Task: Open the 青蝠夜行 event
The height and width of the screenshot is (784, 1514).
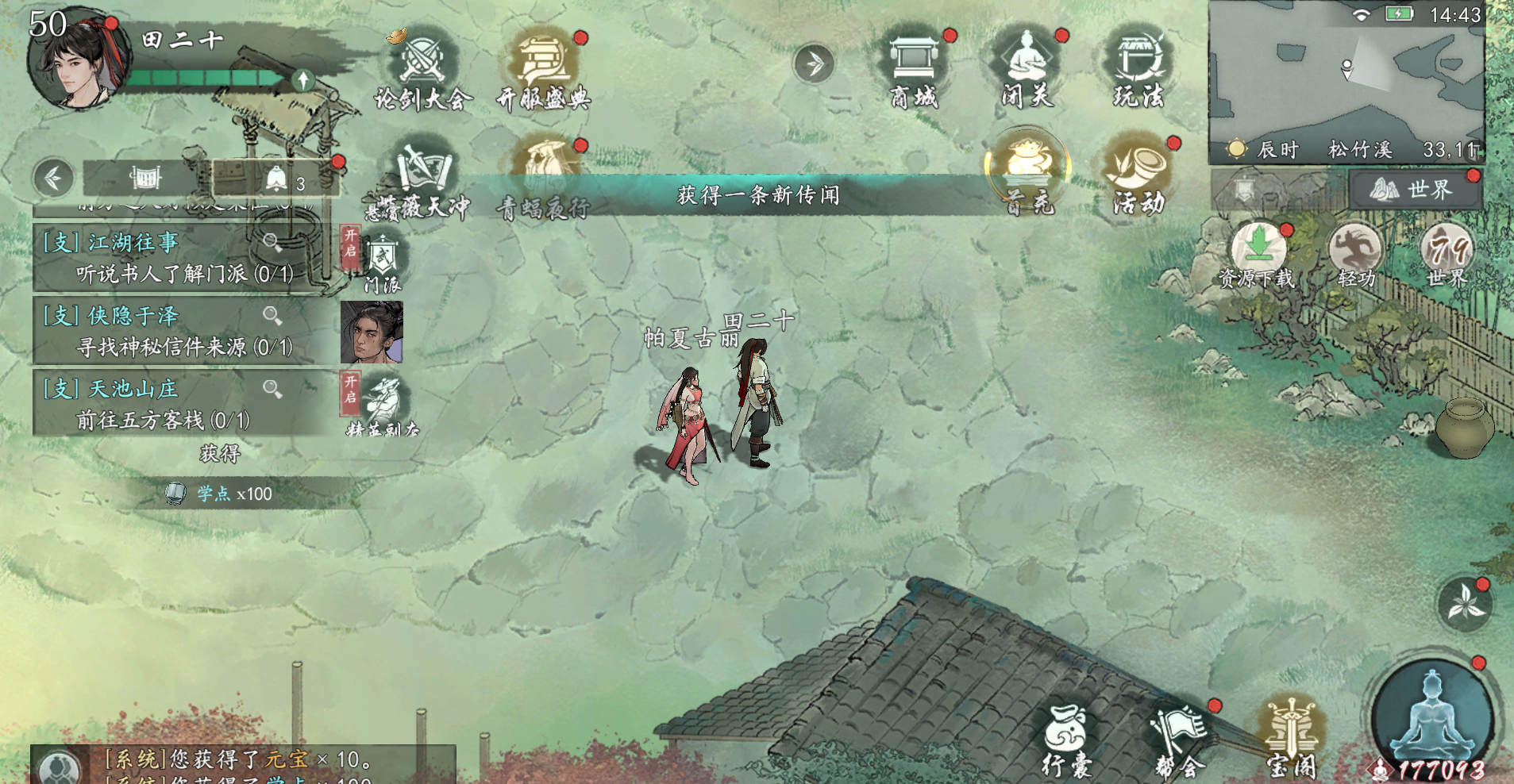Action: coord(546,163)
